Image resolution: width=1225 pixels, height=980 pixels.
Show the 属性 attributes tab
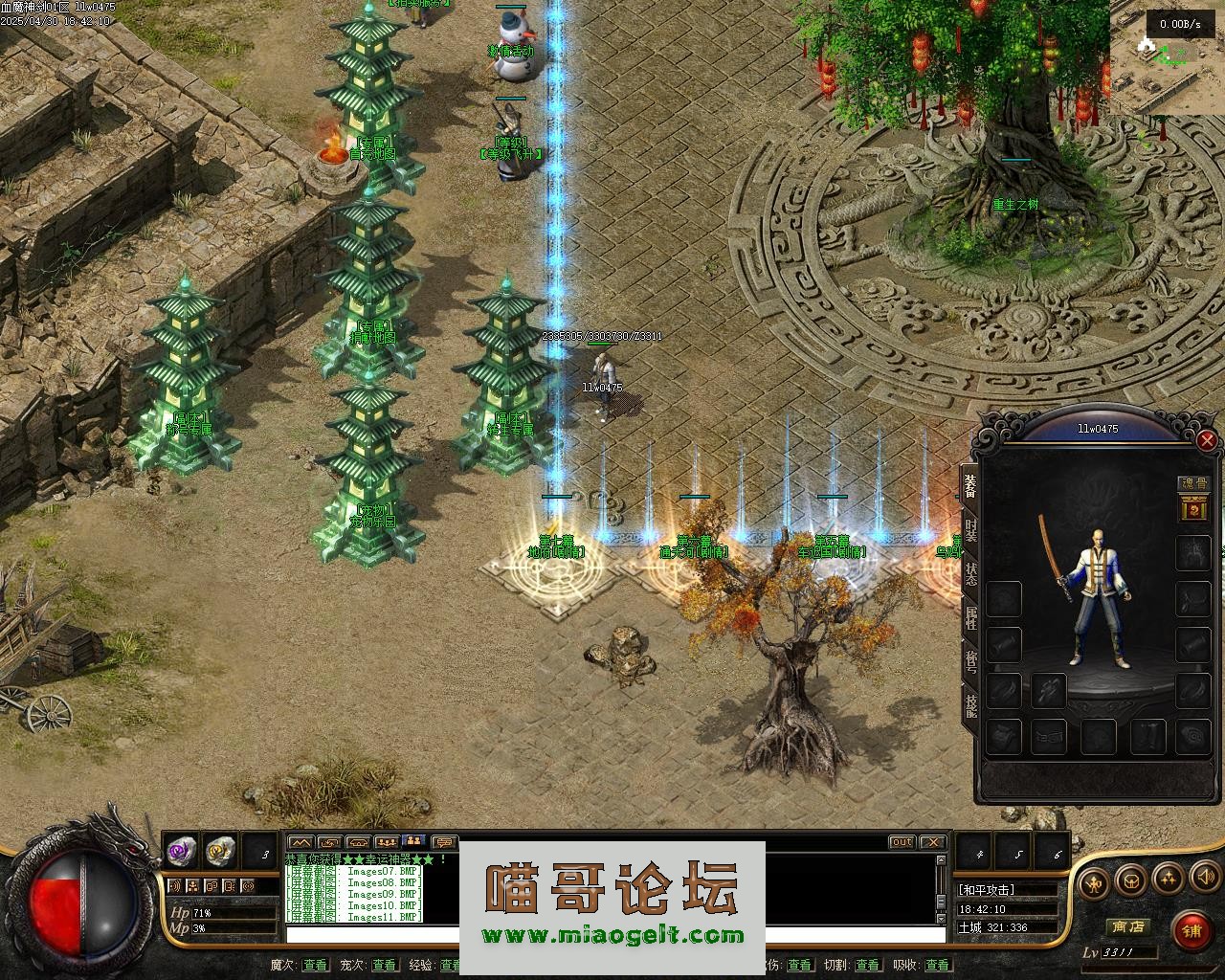(970, 619)
